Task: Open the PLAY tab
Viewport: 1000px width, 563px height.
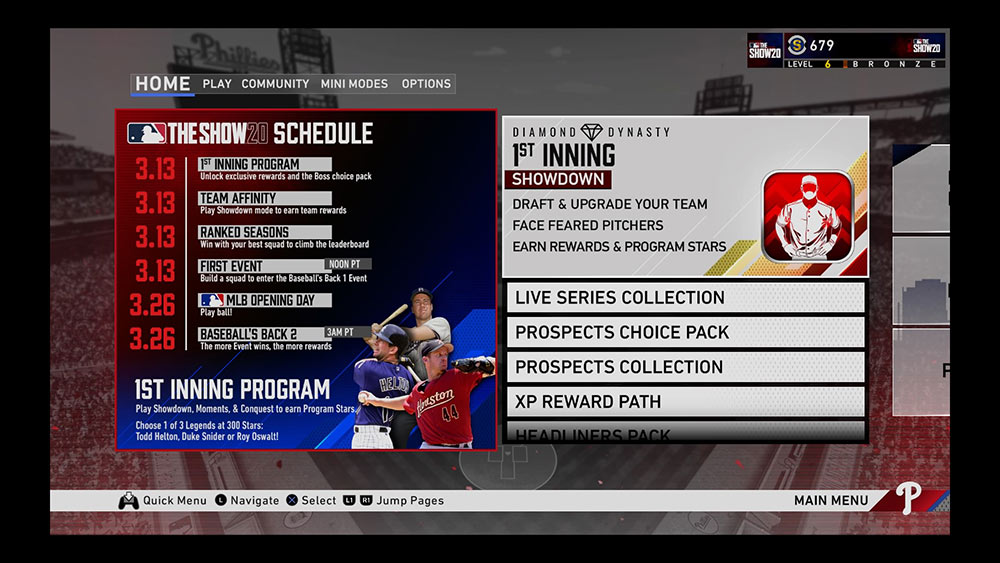Action: coord(217,84)
